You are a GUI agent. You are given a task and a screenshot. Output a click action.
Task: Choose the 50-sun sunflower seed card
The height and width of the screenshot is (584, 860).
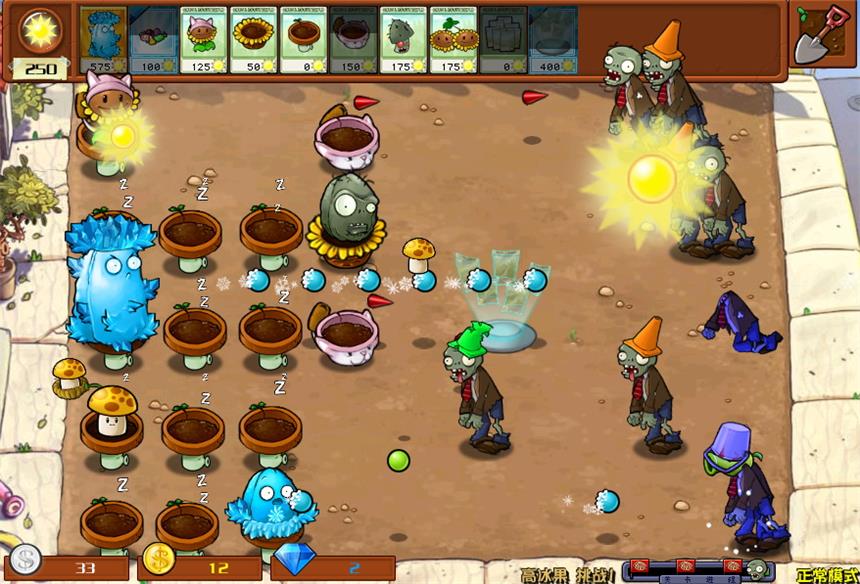(254, 39)
